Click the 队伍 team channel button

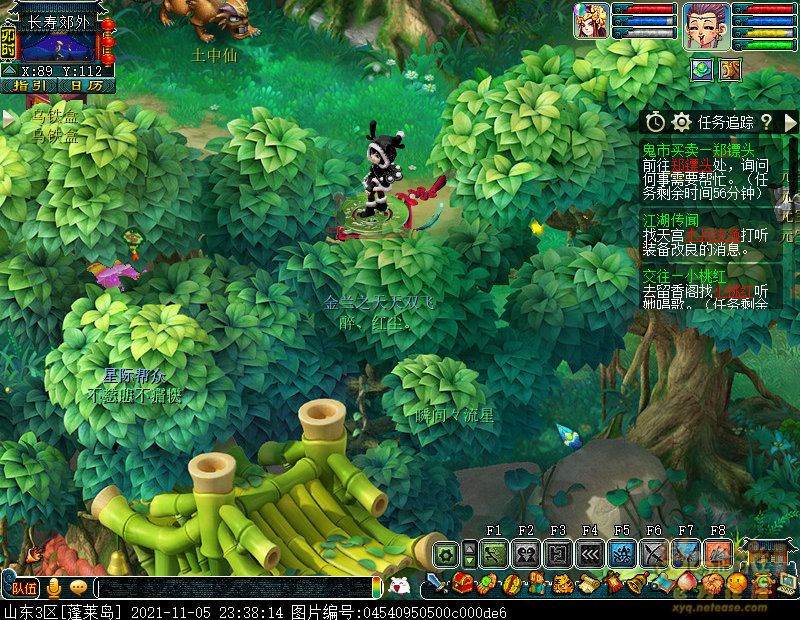pos(24,587)
